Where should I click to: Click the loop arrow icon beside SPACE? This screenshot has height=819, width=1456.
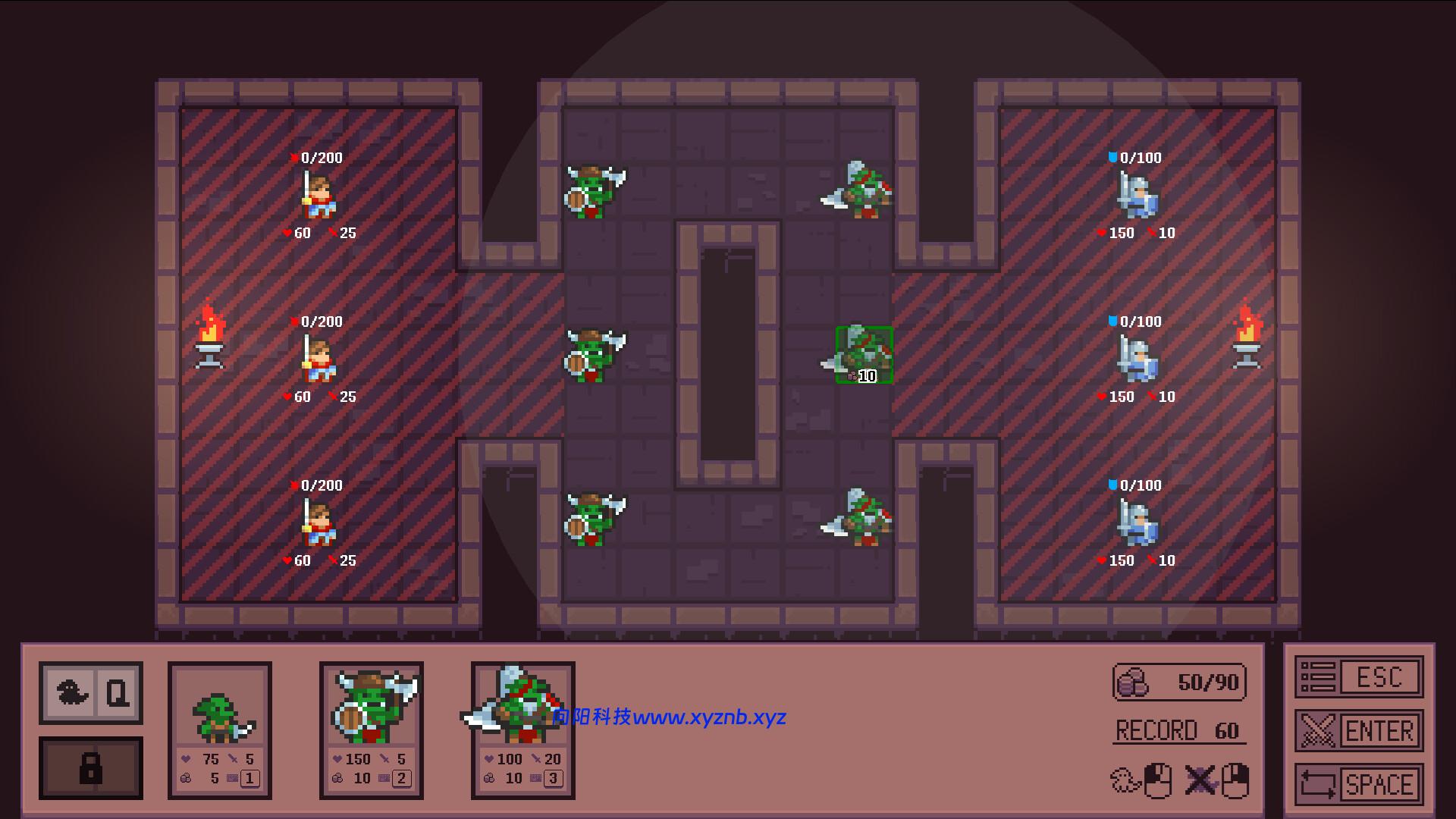1317,782
